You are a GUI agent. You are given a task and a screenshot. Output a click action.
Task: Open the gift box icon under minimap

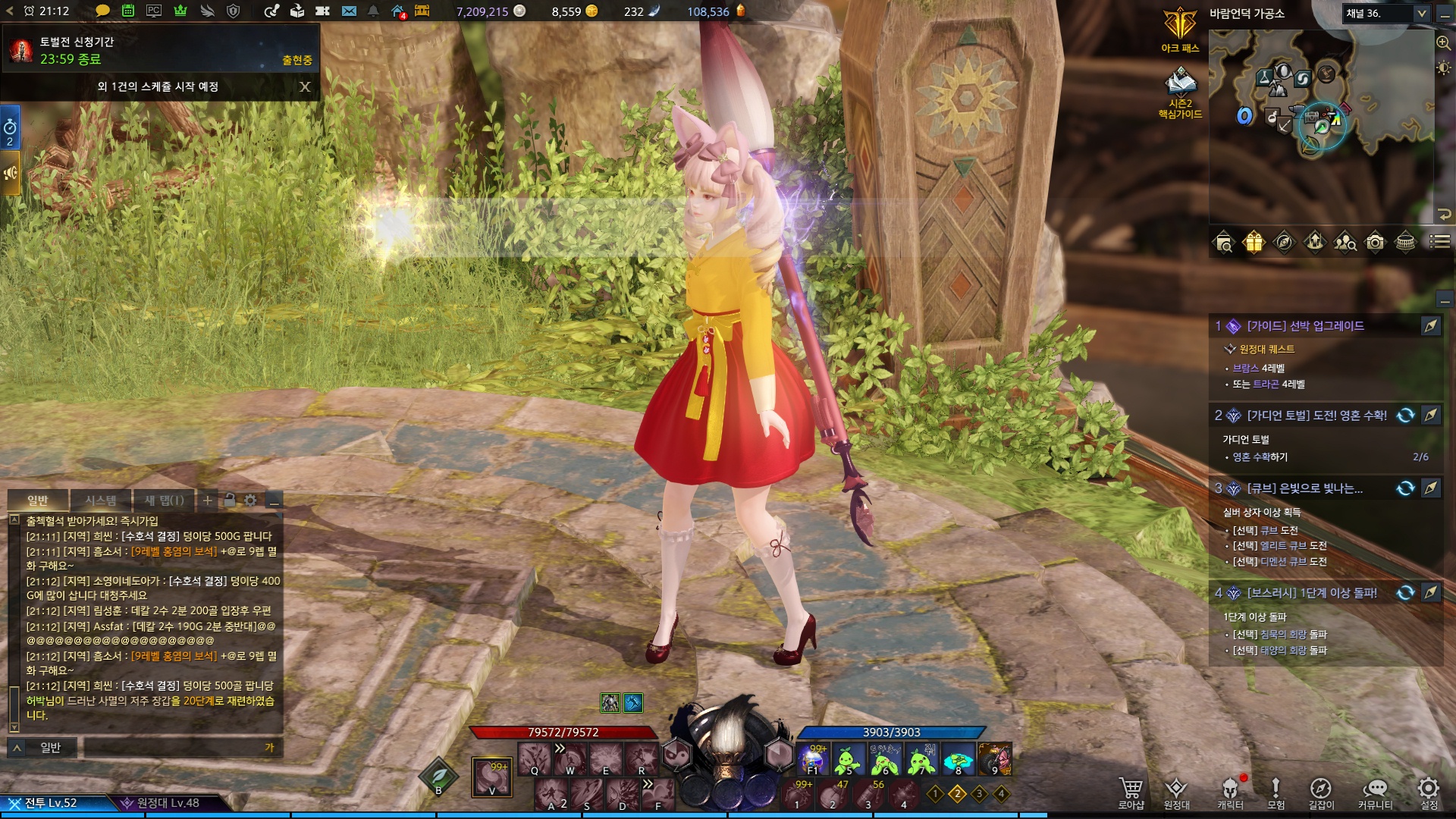[1254, 242]
